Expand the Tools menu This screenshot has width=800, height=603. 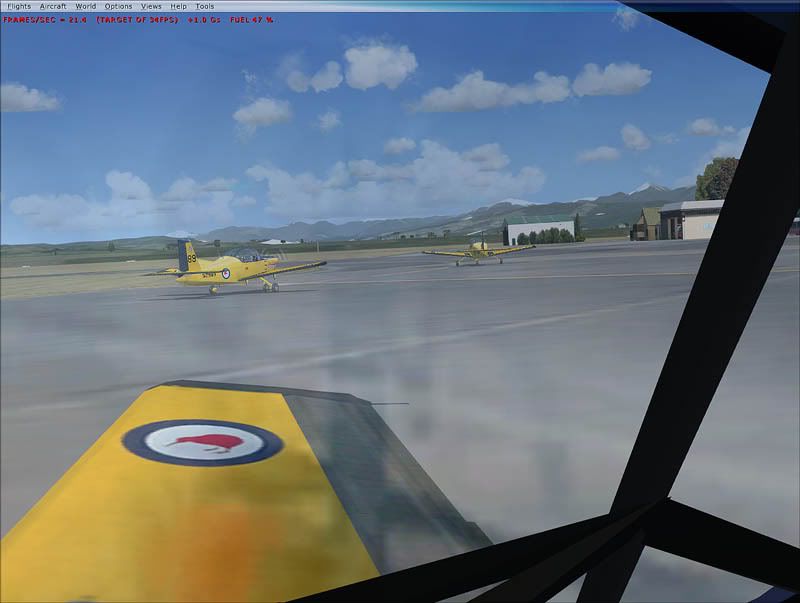[x=205, y=6]
